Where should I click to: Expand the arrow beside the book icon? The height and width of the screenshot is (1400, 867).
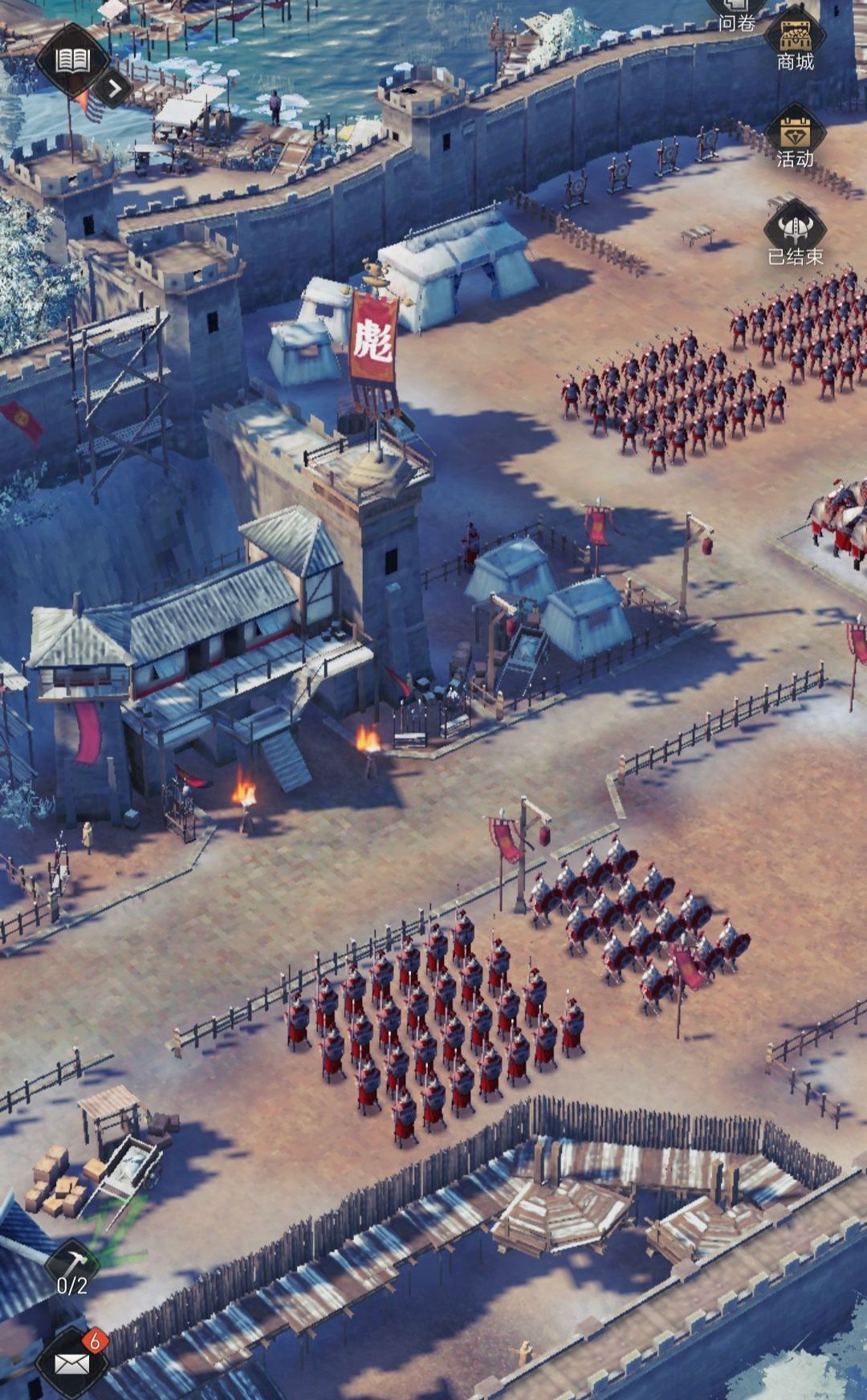point(115,87)
